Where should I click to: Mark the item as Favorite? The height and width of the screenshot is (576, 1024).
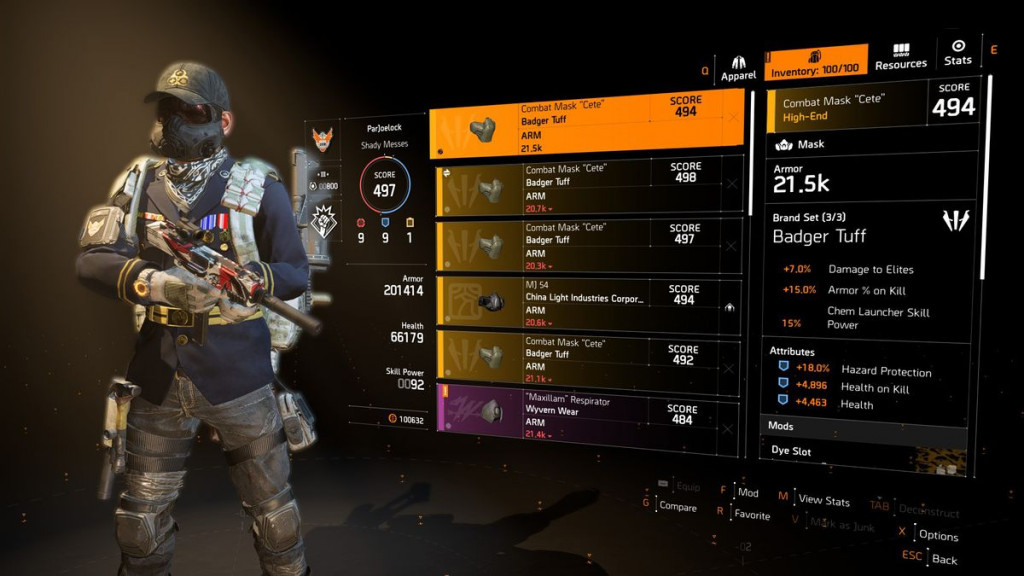752,516
